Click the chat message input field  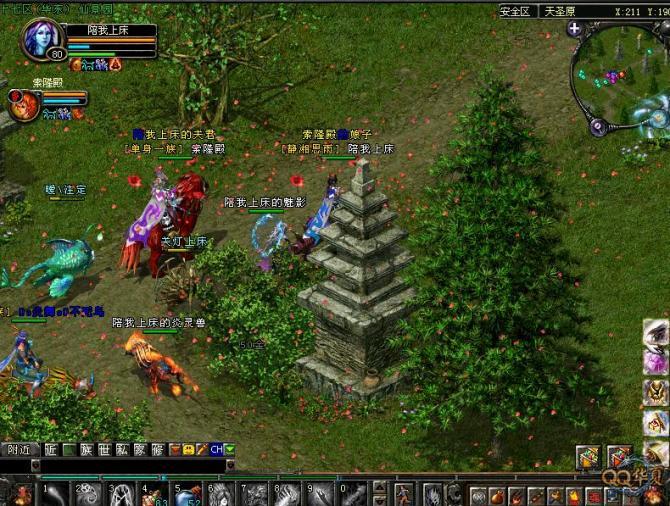(130, 465)
